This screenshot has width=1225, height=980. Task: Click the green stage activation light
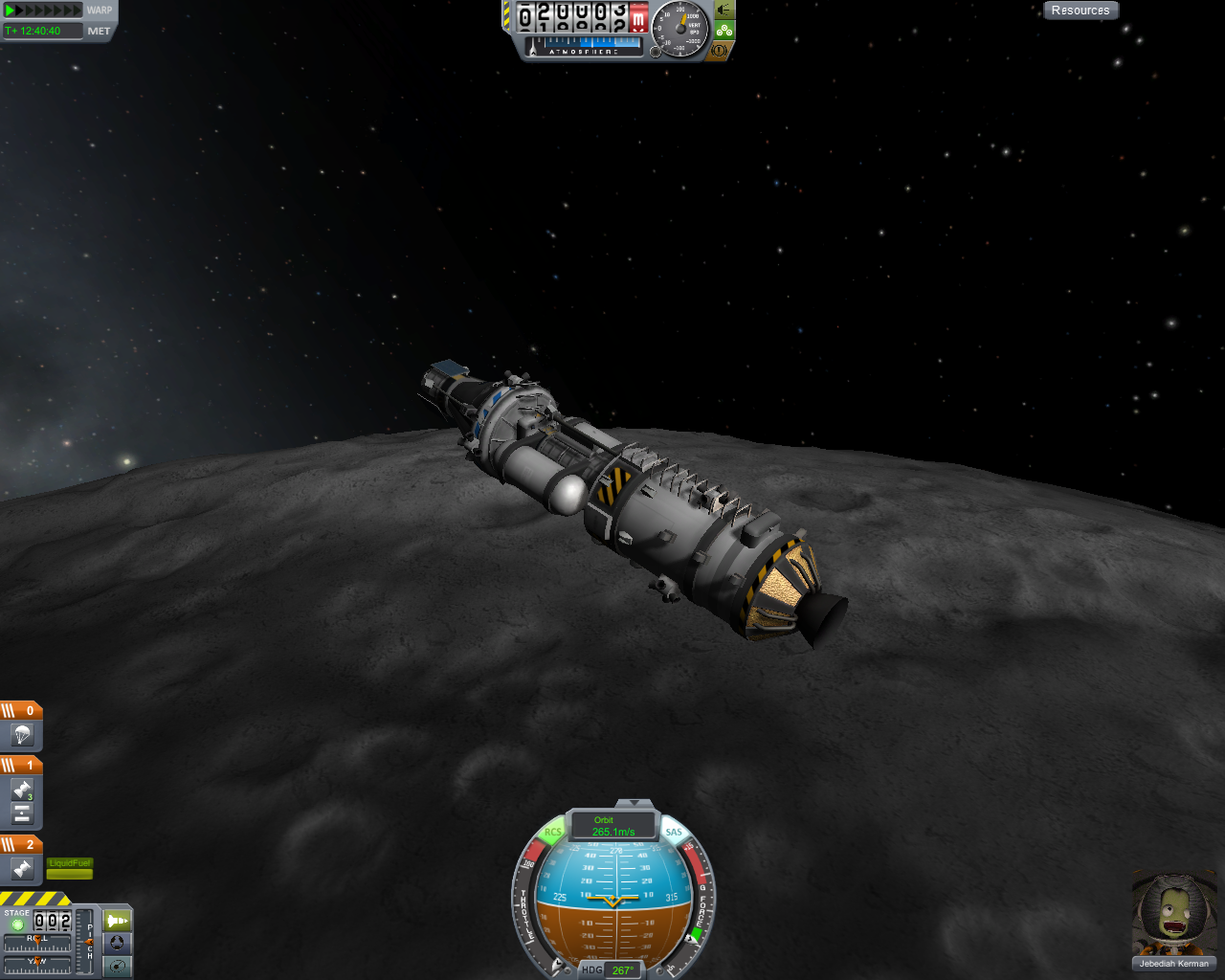pyautogui.click(x=17, y=924)
